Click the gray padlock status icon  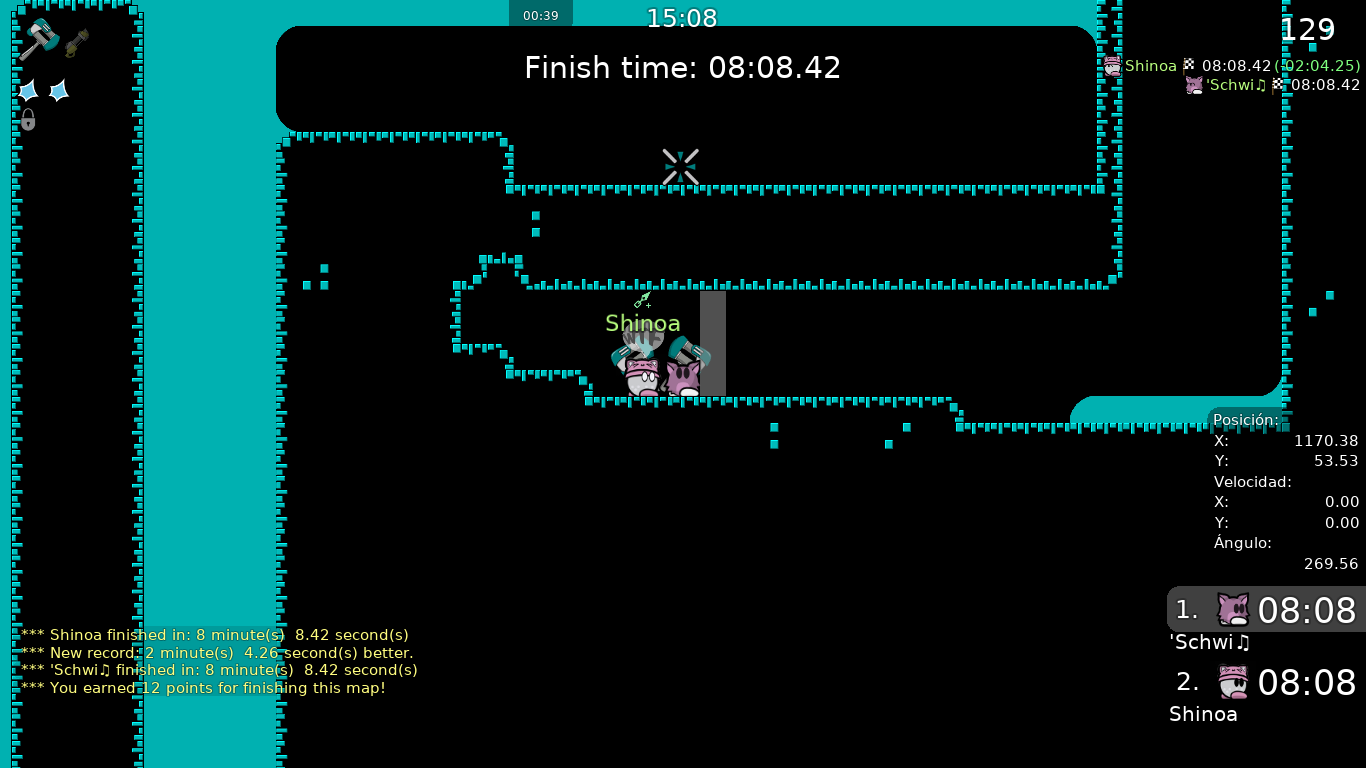(28, 120)
